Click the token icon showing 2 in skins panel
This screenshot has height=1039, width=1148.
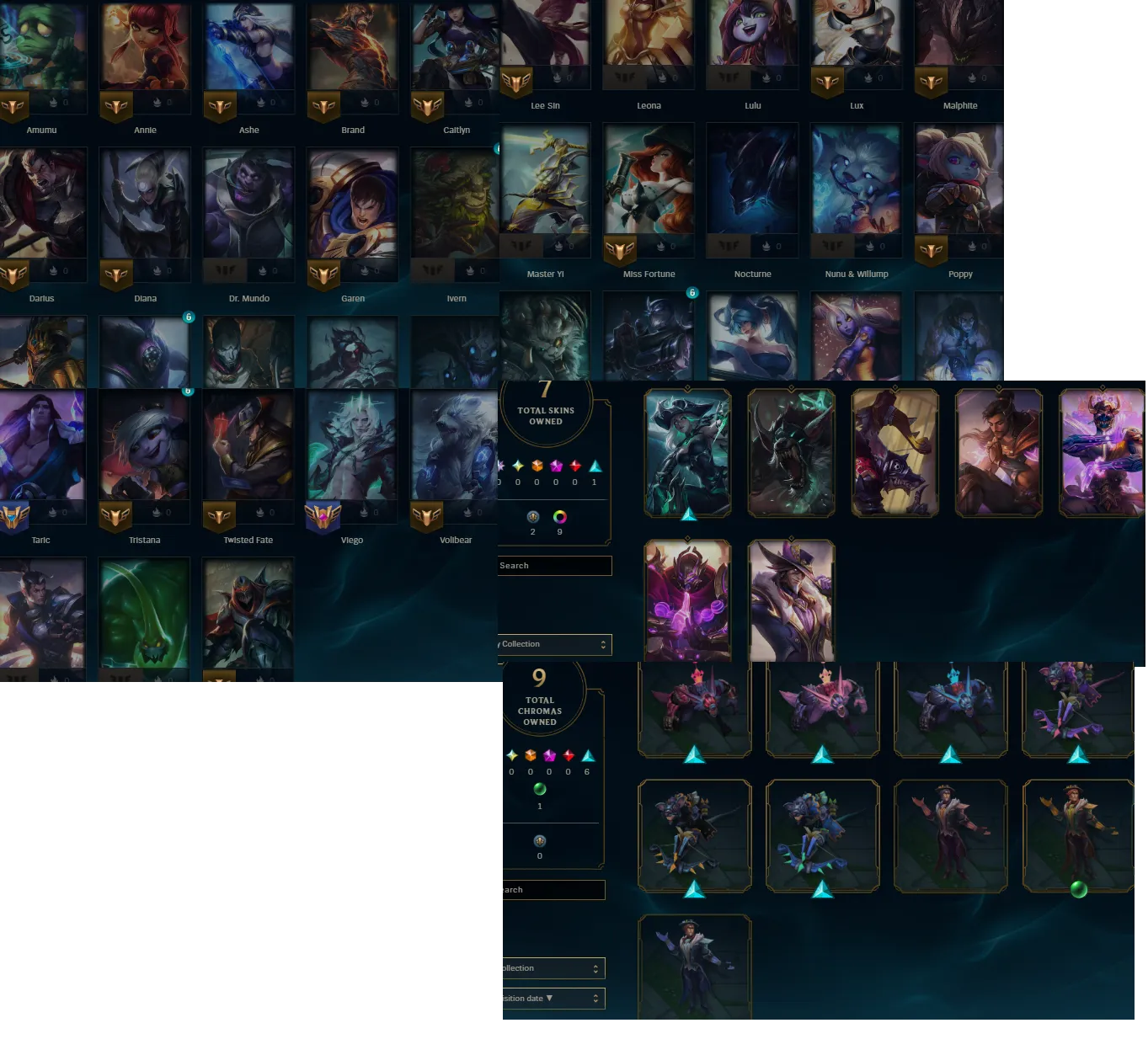pos(534,517)
